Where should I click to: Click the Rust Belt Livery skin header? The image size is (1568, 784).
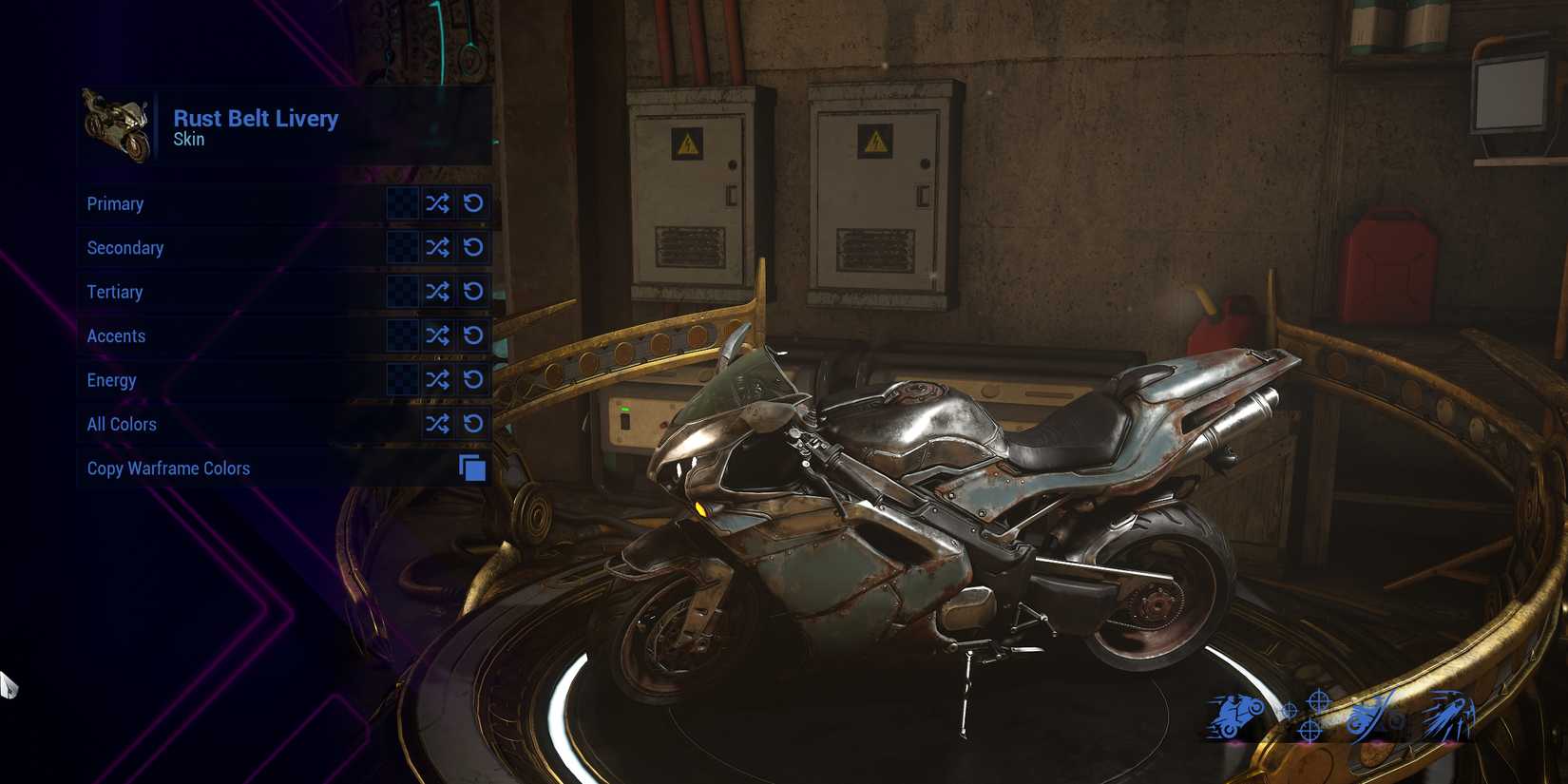coord(255,118)
